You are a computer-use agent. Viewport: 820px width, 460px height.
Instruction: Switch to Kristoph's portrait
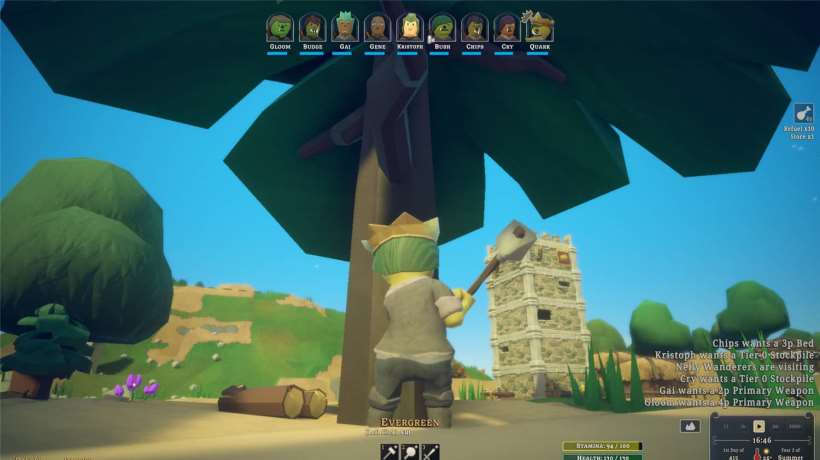pyautogui.click(x=410, y=27)
